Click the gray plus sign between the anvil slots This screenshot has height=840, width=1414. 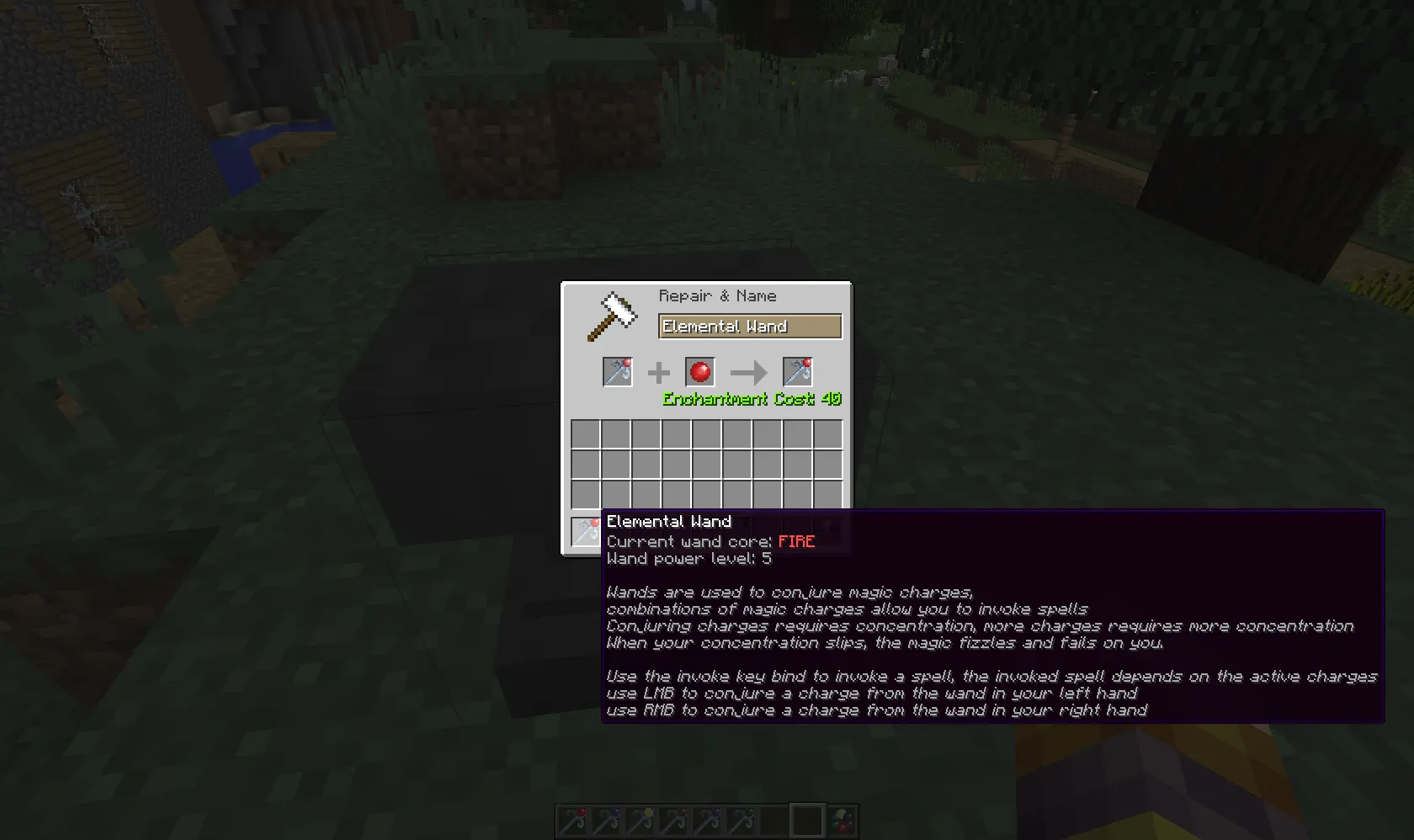[657, 371]
